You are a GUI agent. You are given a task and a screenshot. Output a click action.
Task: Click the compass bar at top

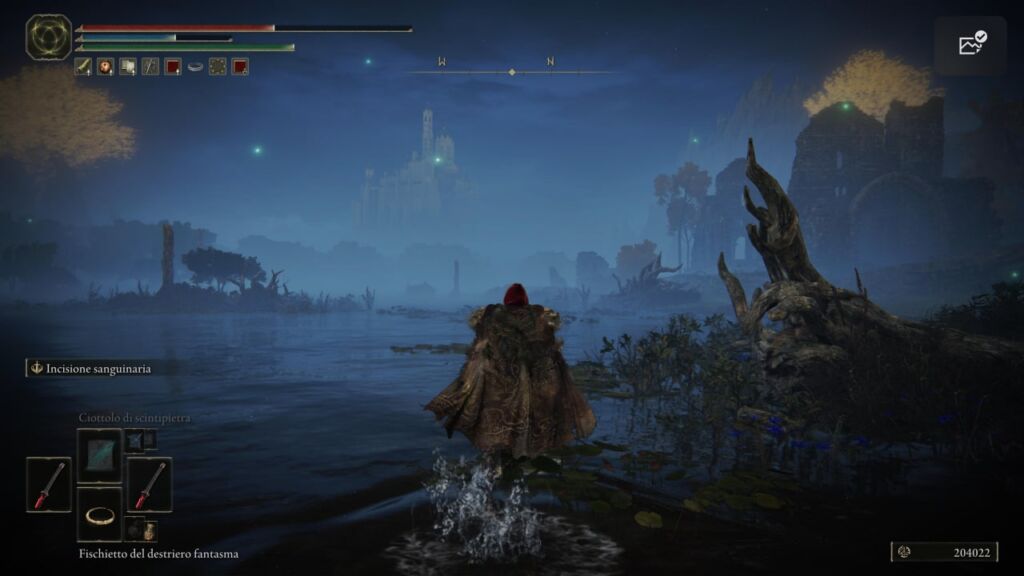click(512, 70)
